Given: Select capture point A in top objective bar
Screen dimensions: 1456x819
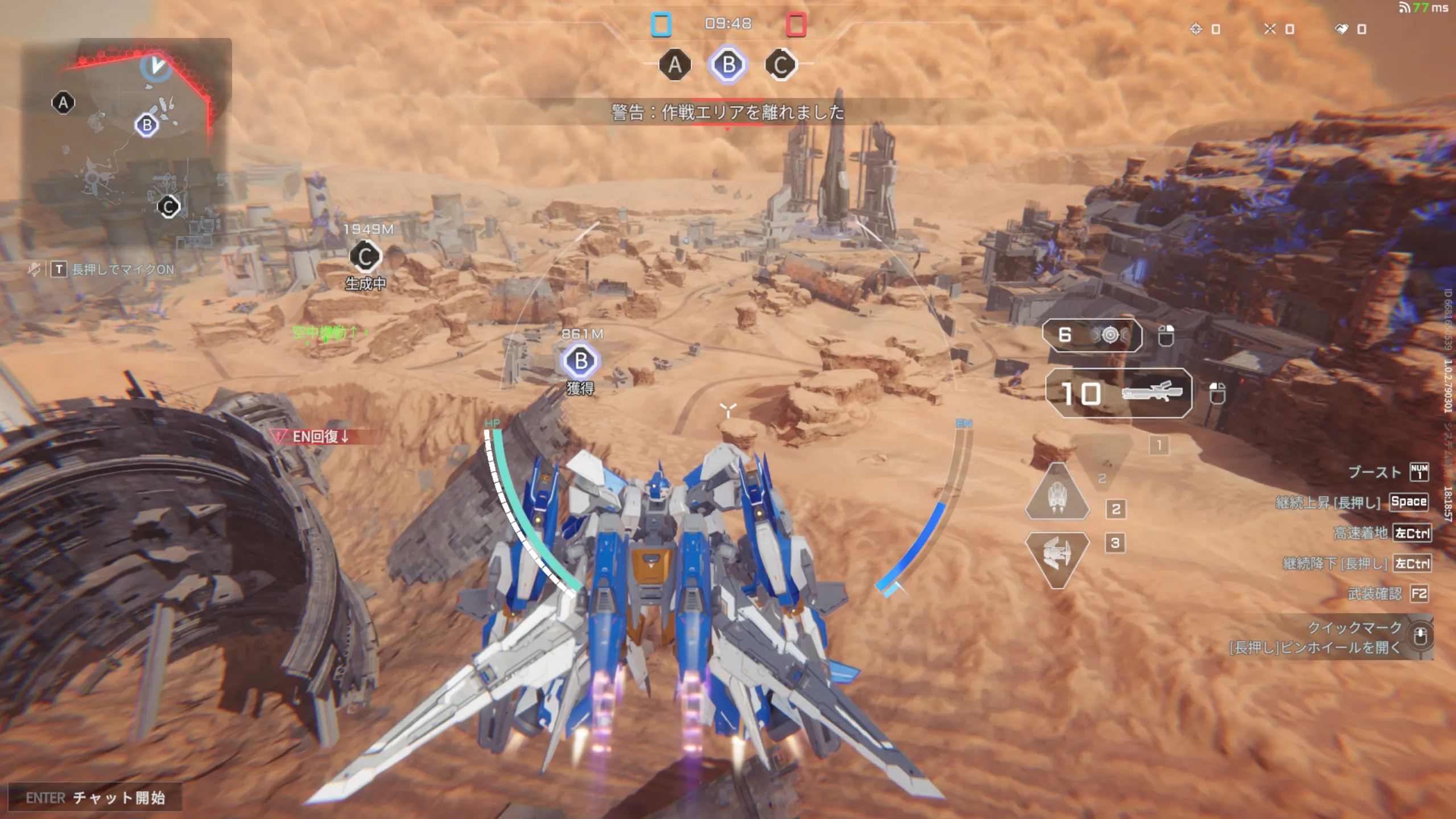Looking at the screenshot, I should point(675,65).
